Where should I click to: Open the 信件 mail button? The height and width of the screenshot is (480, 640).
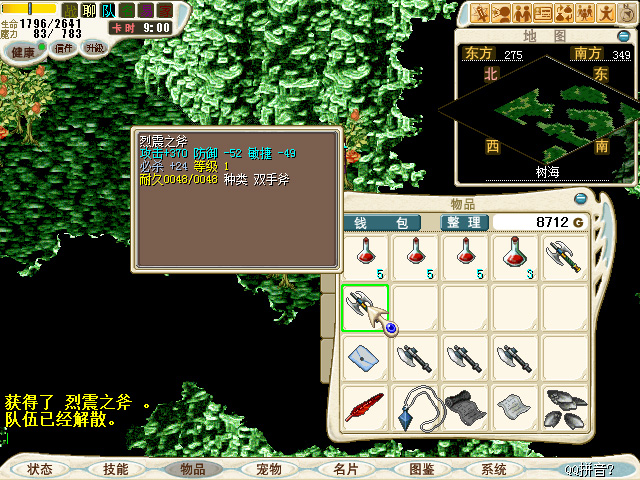click(x=63, y=48)
